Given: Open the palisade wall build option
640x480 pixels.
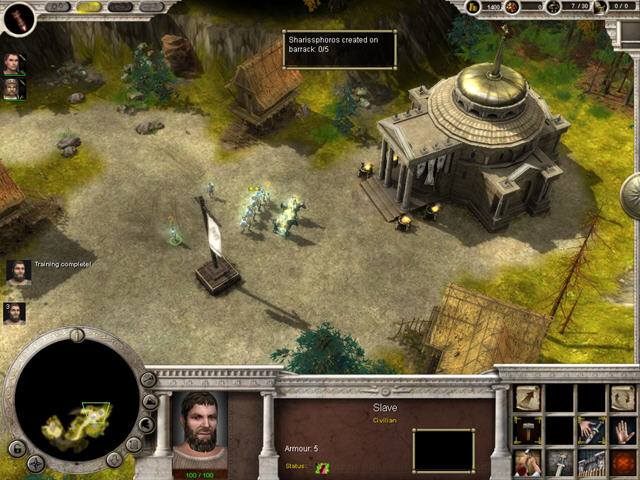Looking at the screenshot, I should pos(592,462).
